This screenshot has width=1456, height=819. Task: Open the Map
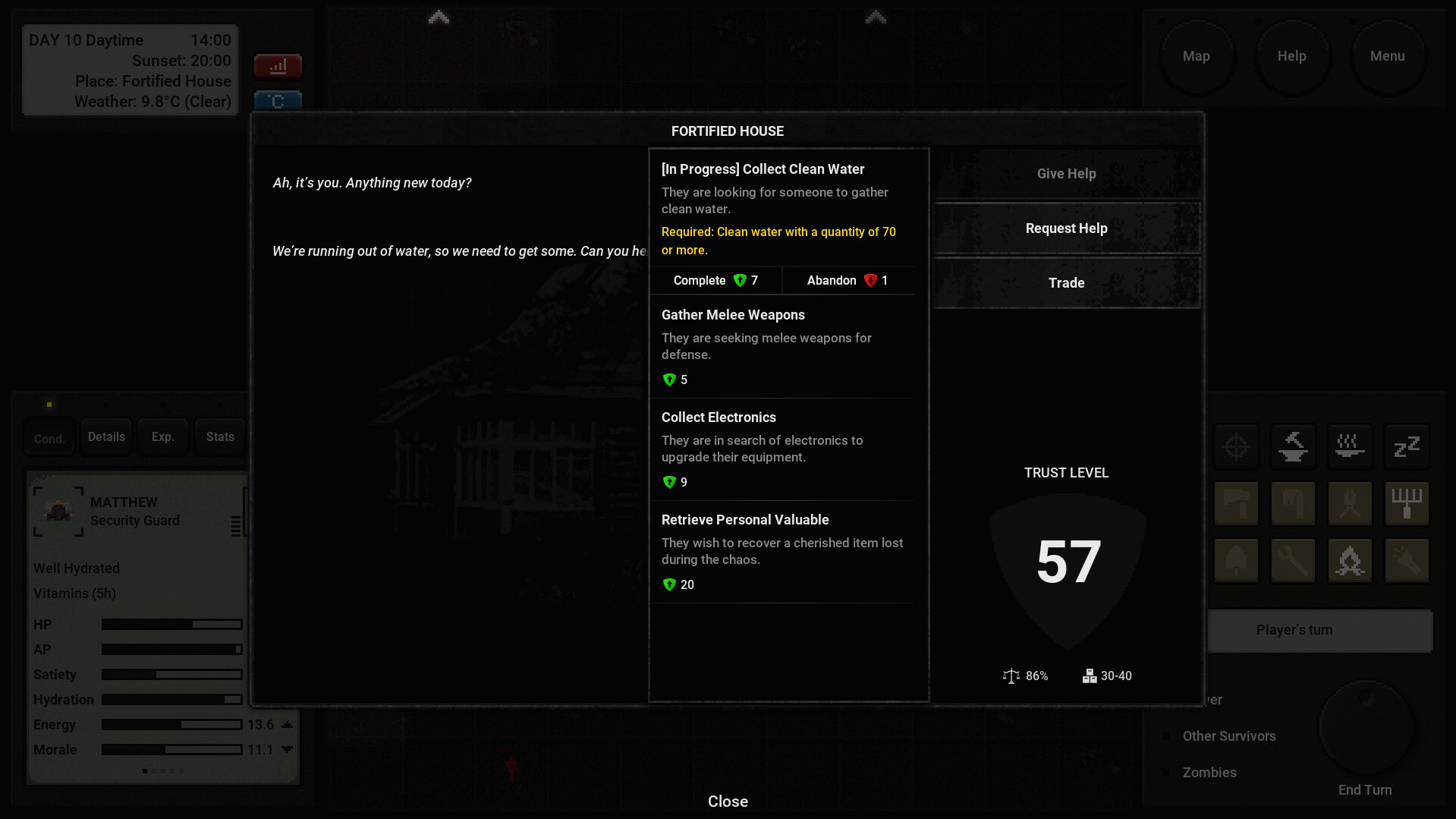pos(1196,56)
